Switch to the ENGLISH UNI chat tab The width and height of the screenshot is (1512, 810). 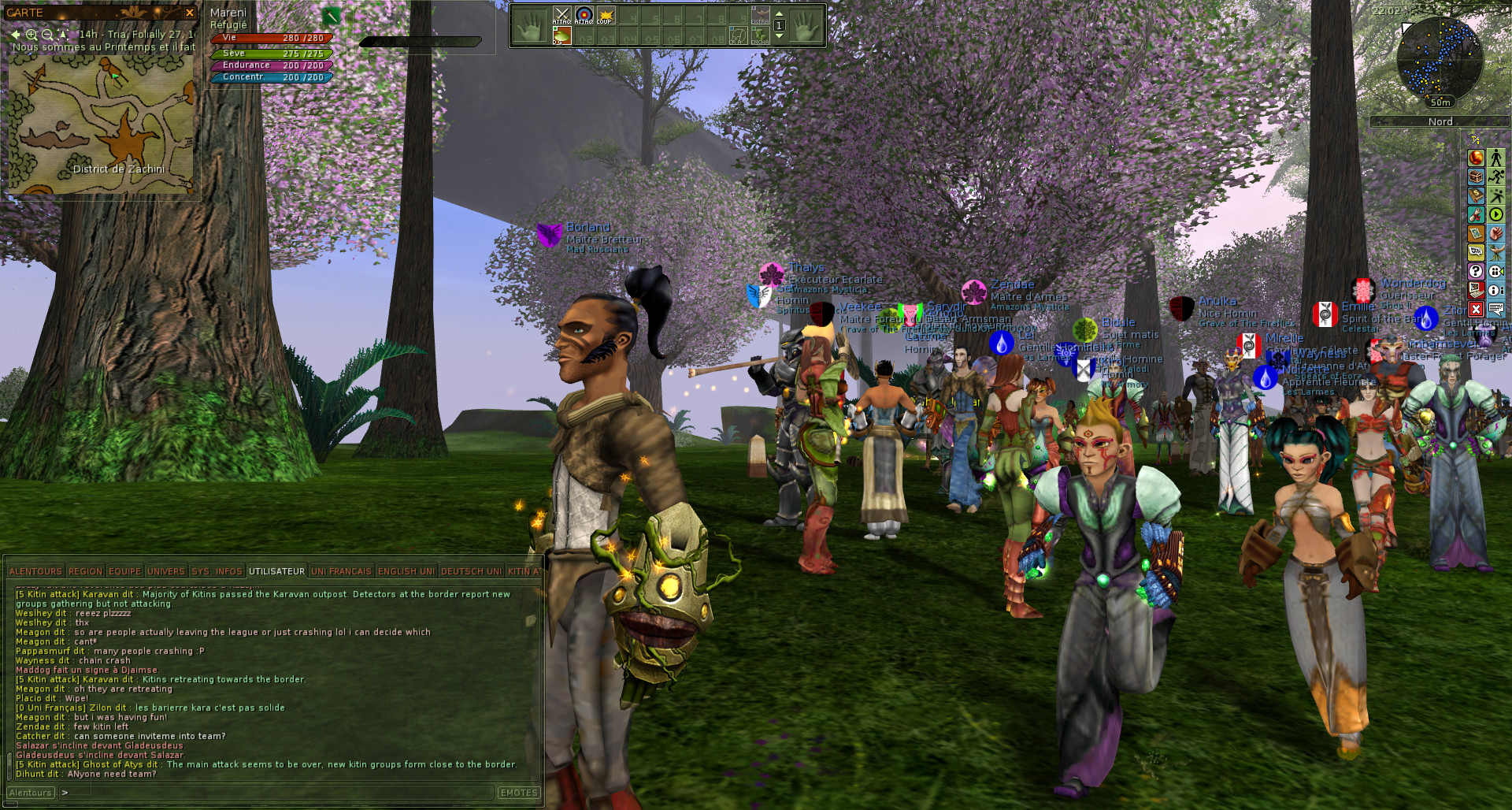[406, 570]
